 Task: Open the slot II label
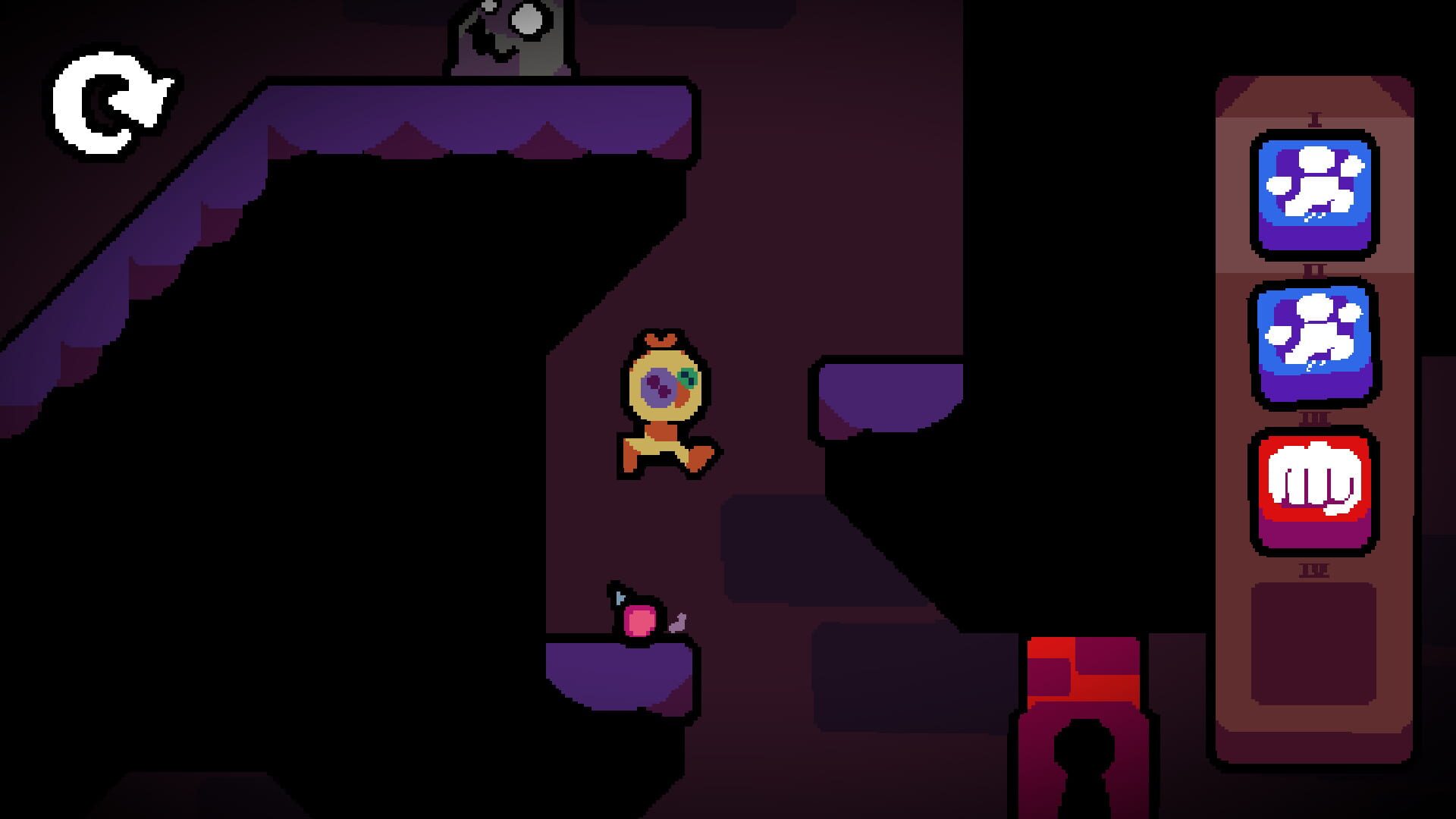(1316, 268)
